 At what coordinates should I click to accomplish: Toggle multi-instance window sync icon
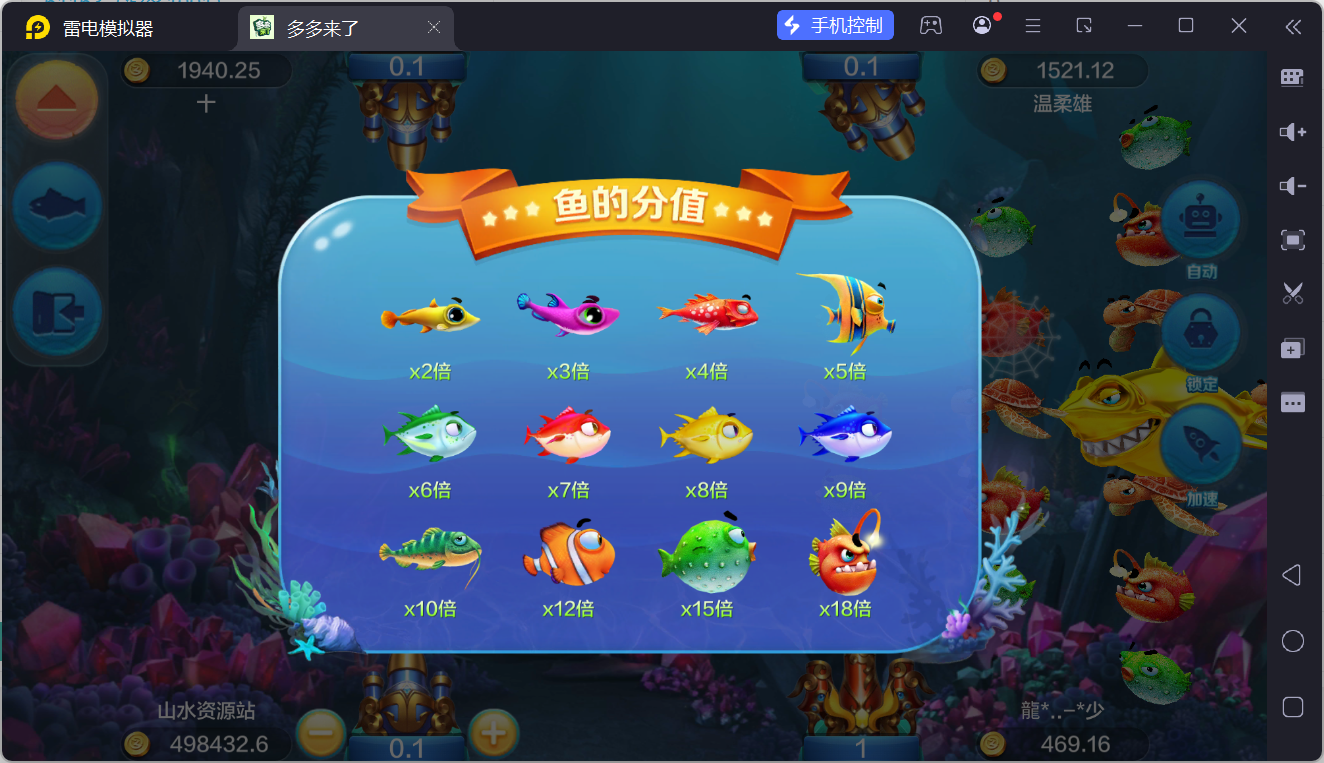1293,348
